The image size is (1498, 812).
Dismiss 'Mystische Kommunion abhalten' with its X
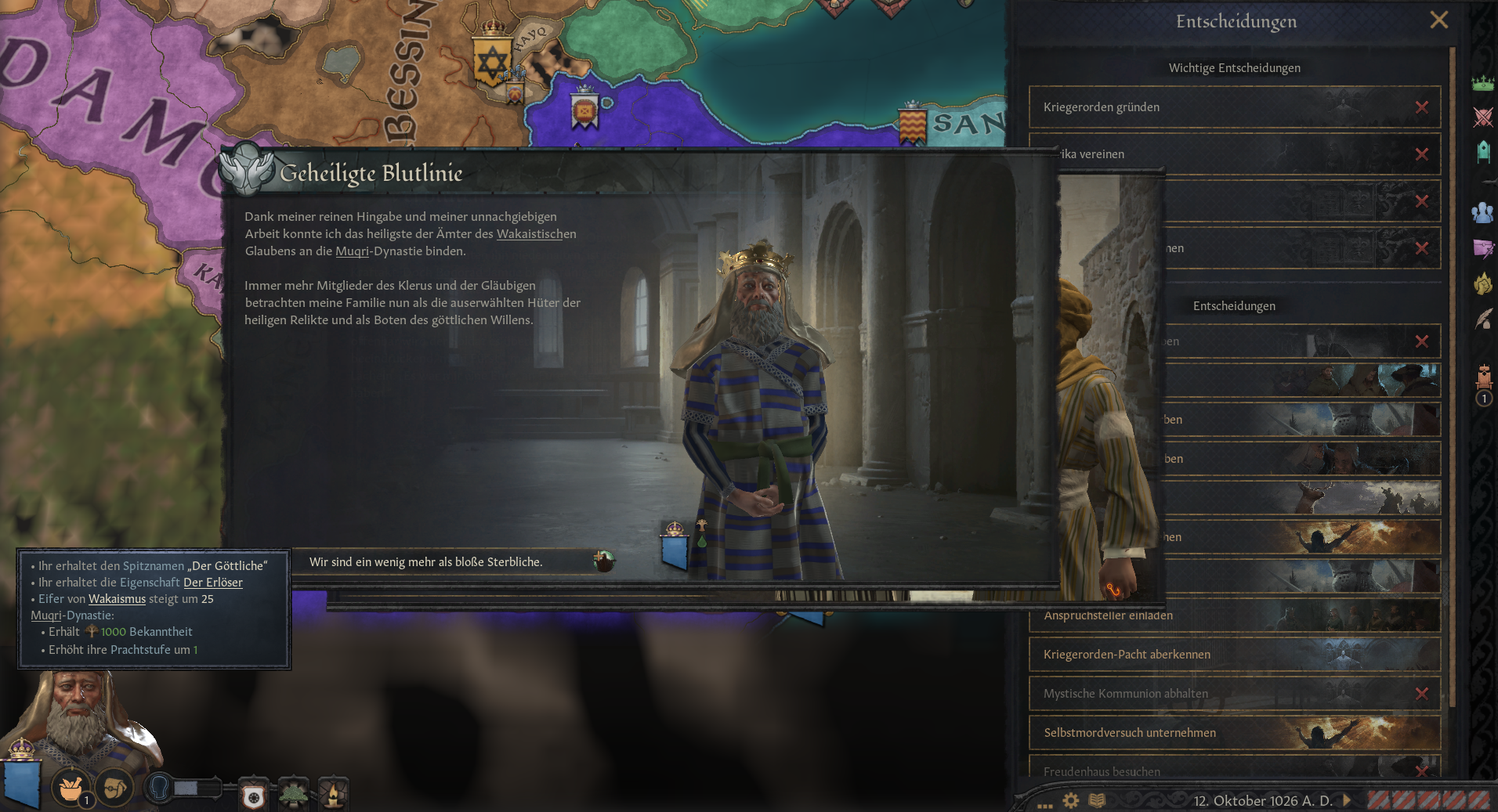(1423, 694)
